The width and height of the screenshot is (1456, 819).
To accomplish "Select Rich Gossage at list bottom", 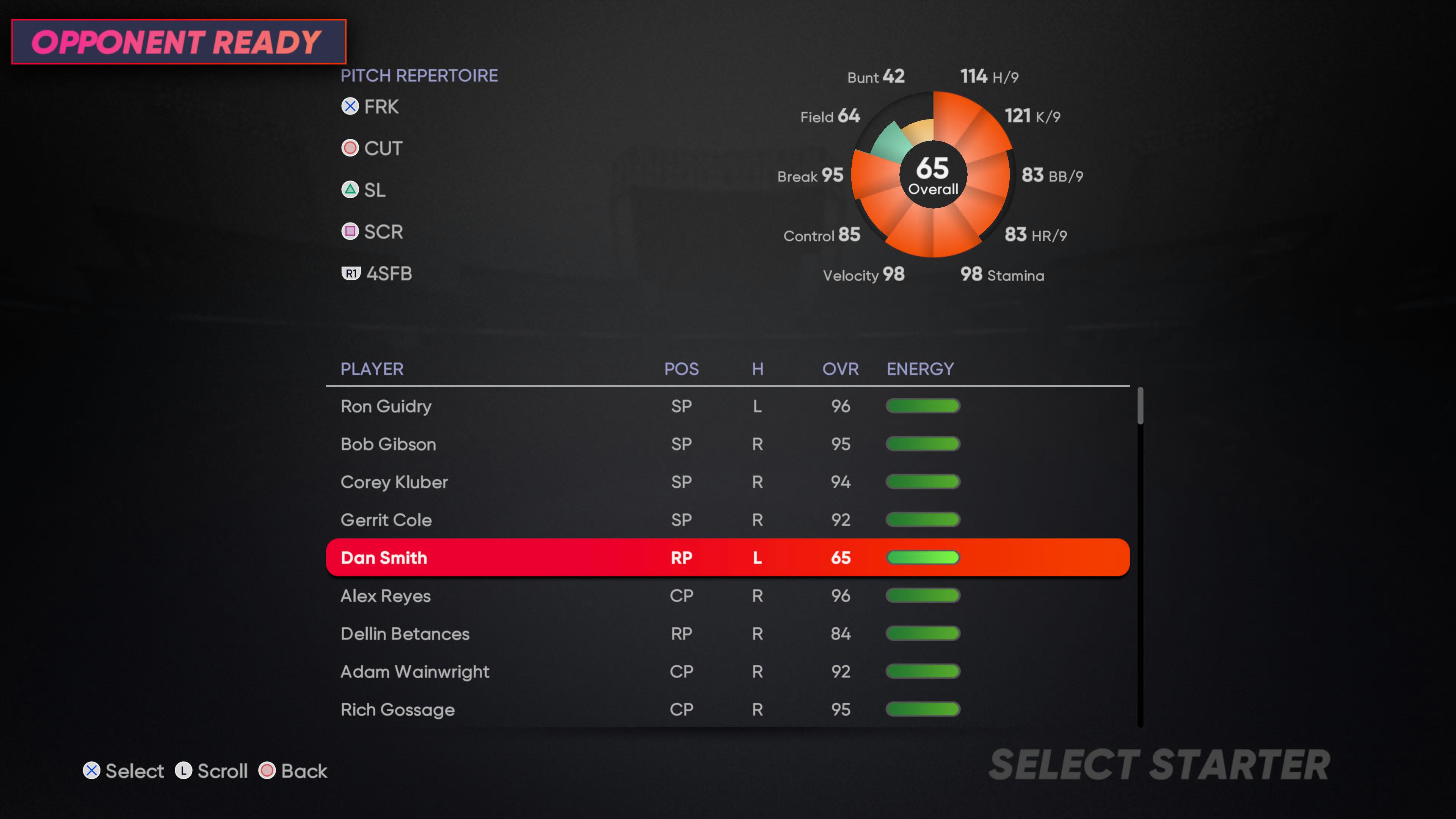I will click(x=397, y=709).
